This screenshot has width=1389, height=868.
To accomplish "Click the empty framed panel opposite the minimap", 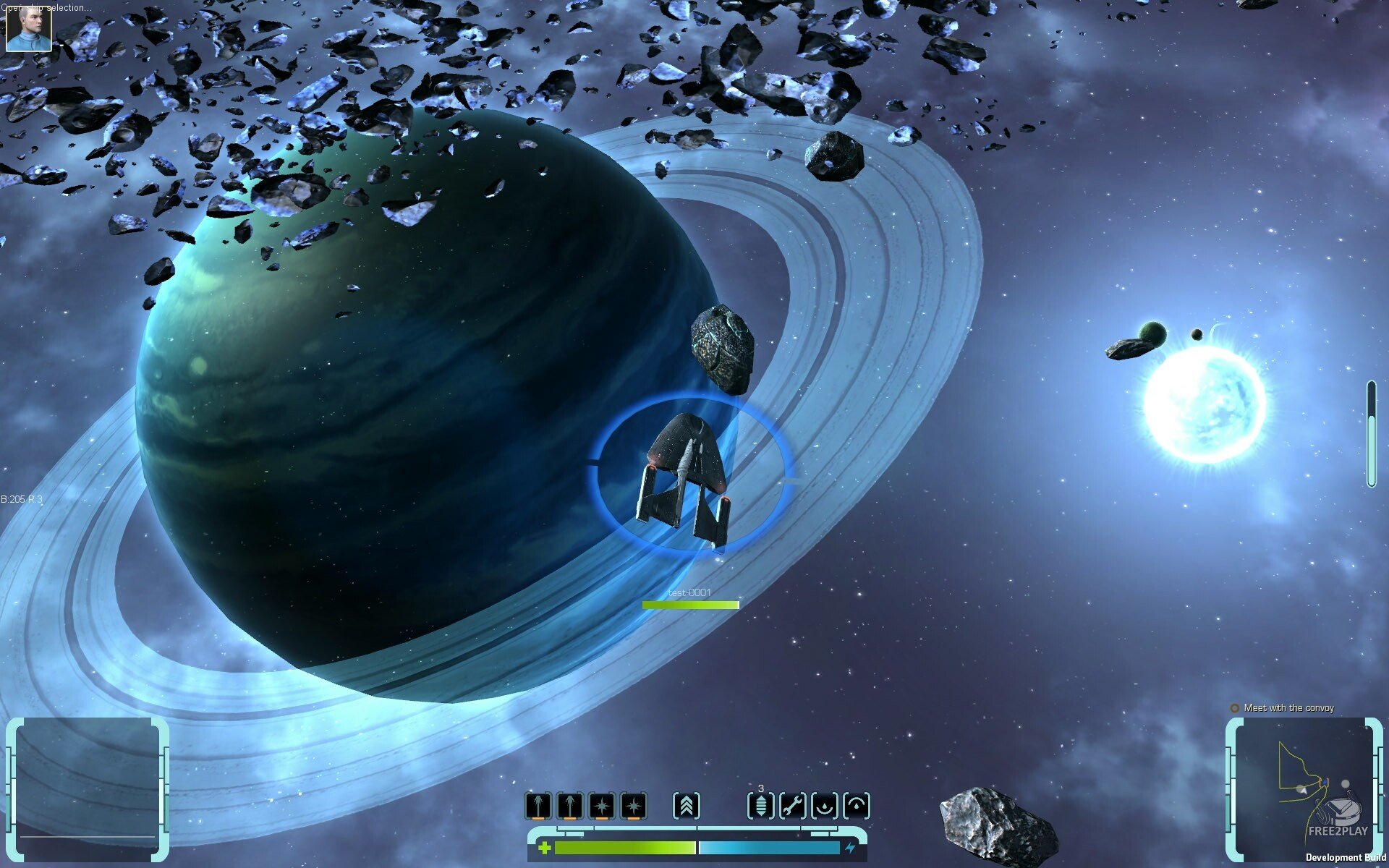I will (x=87, y=788).
